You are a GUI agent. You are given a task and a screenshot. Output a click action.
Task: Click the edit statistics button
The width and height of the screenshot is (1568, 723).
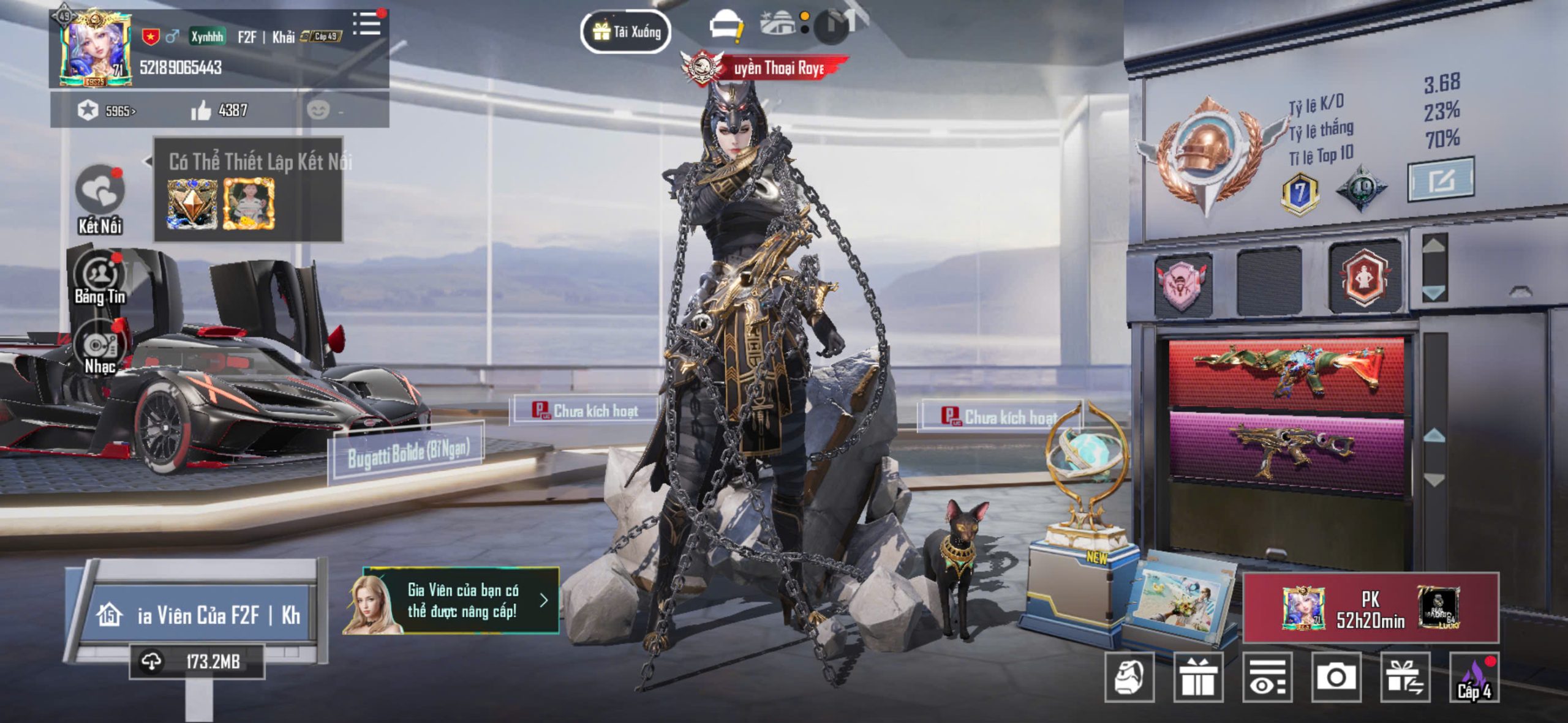(1441, 179)
